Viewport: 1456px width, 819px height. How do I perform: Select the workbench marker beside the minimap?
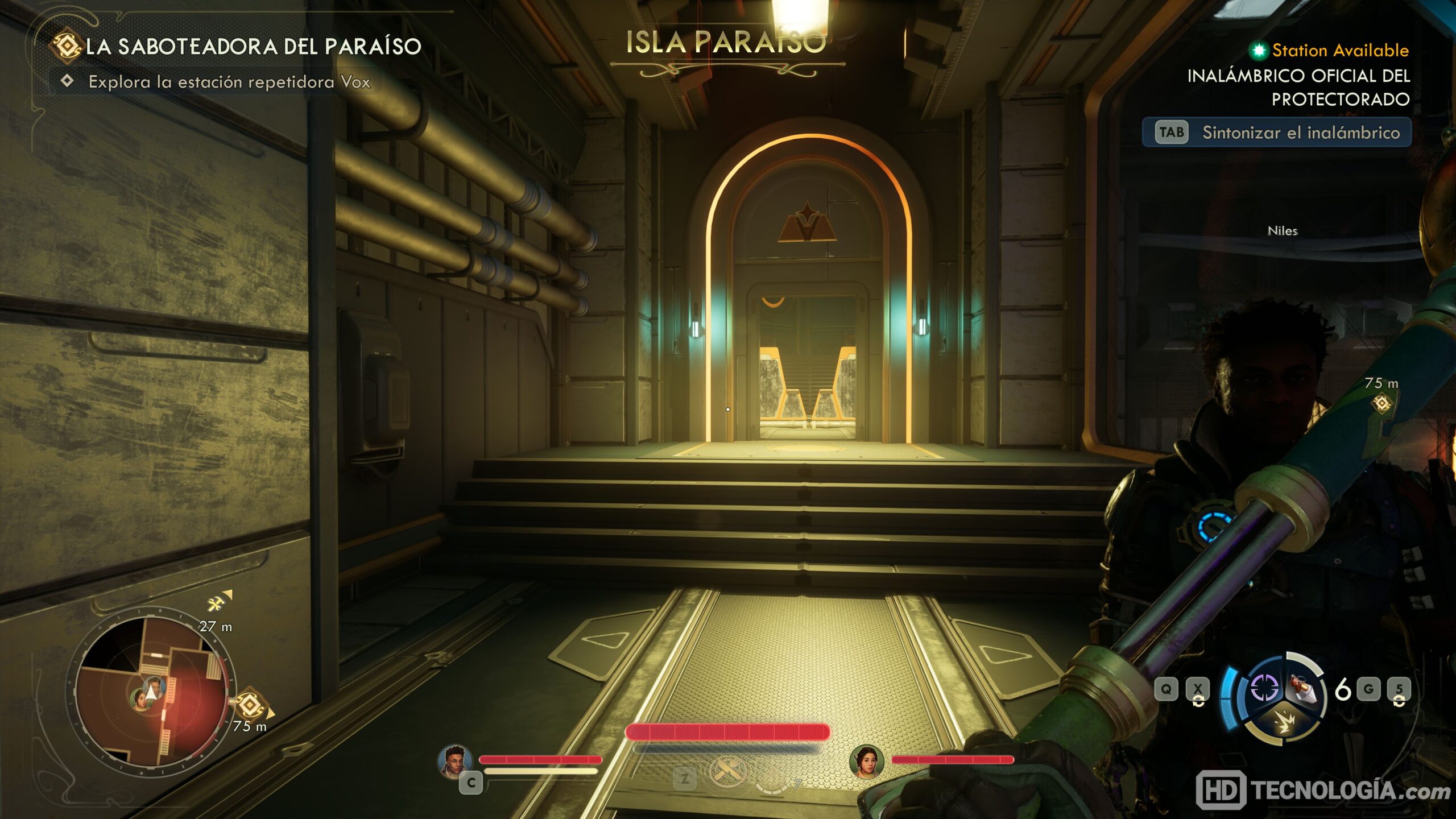coord(216,603)
